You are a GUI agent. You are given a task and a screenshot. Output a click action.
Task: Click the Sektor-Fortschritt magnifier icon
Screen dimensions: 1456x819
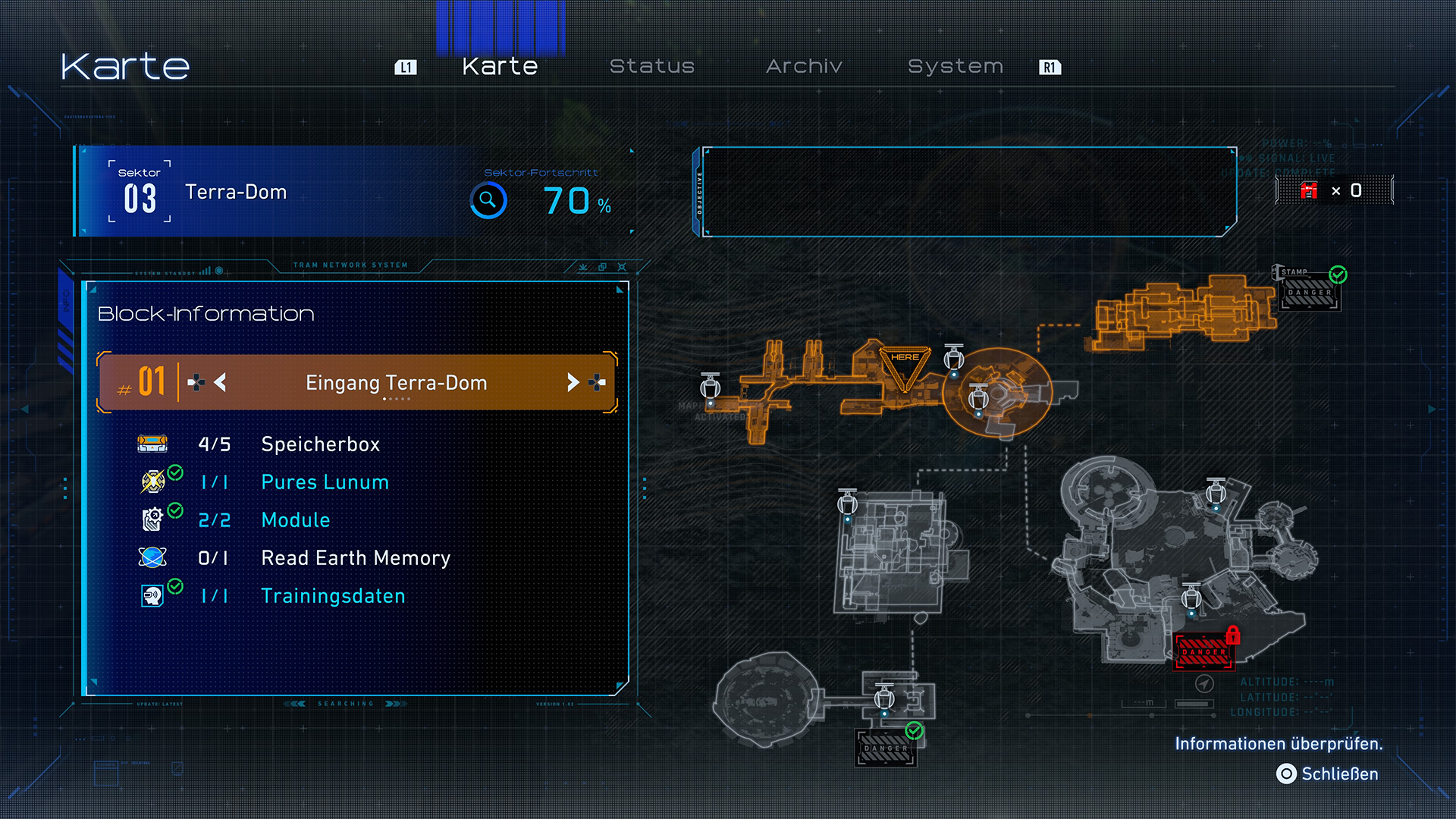click(x=488, y=200)
